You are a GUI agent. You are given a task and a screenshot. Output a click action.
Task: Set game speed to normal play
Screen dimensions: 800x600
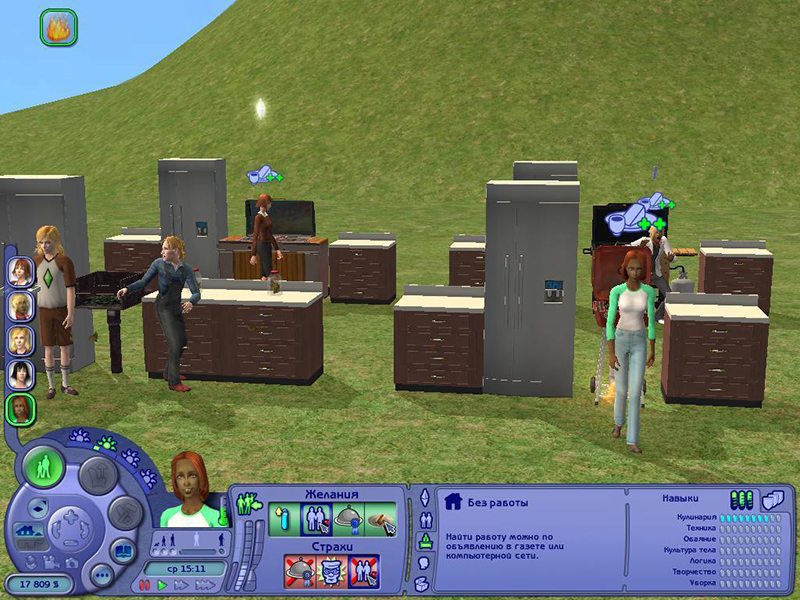(162, 583)
